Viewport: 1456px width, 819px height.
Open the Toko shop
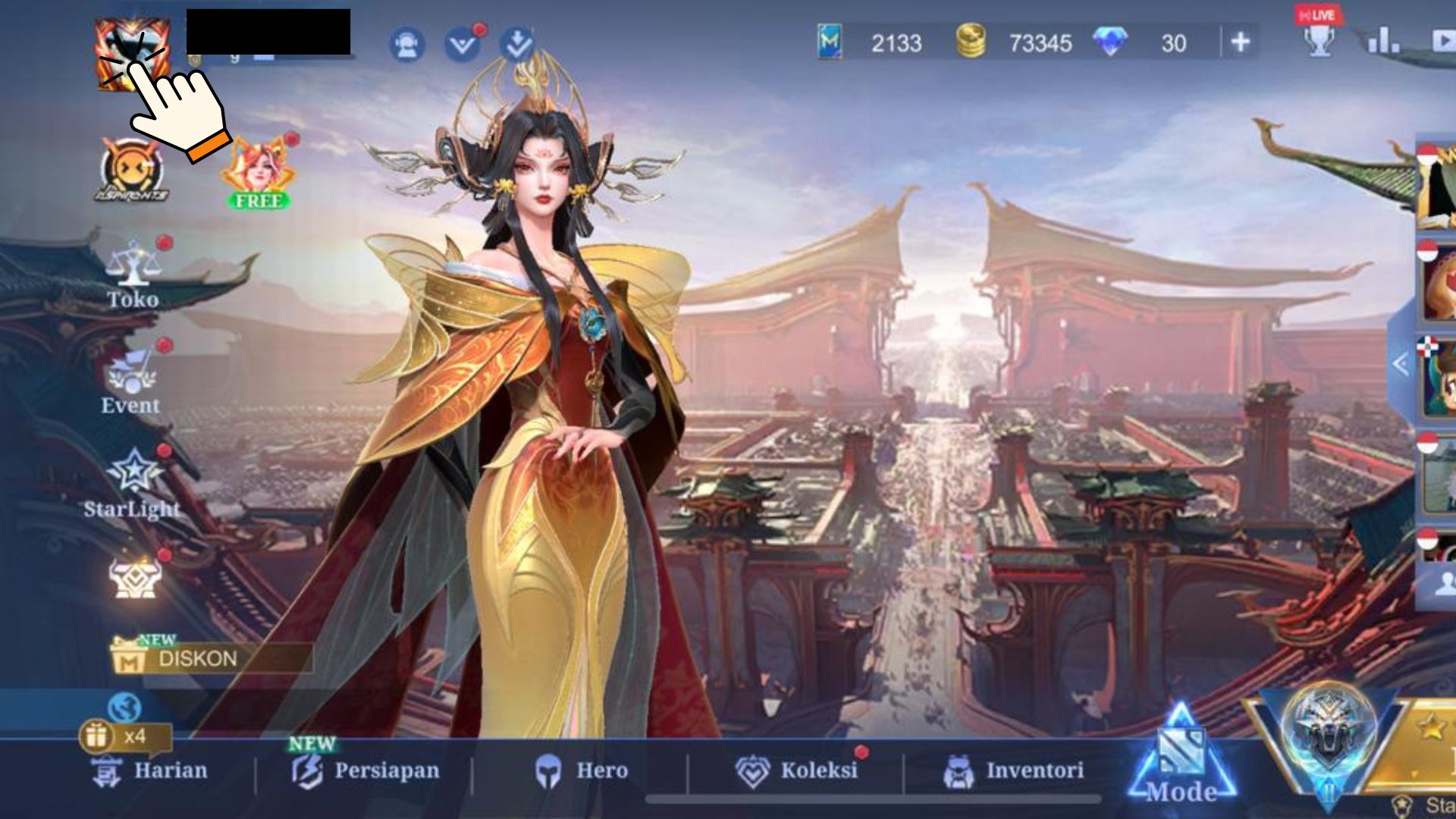point(133,275)
